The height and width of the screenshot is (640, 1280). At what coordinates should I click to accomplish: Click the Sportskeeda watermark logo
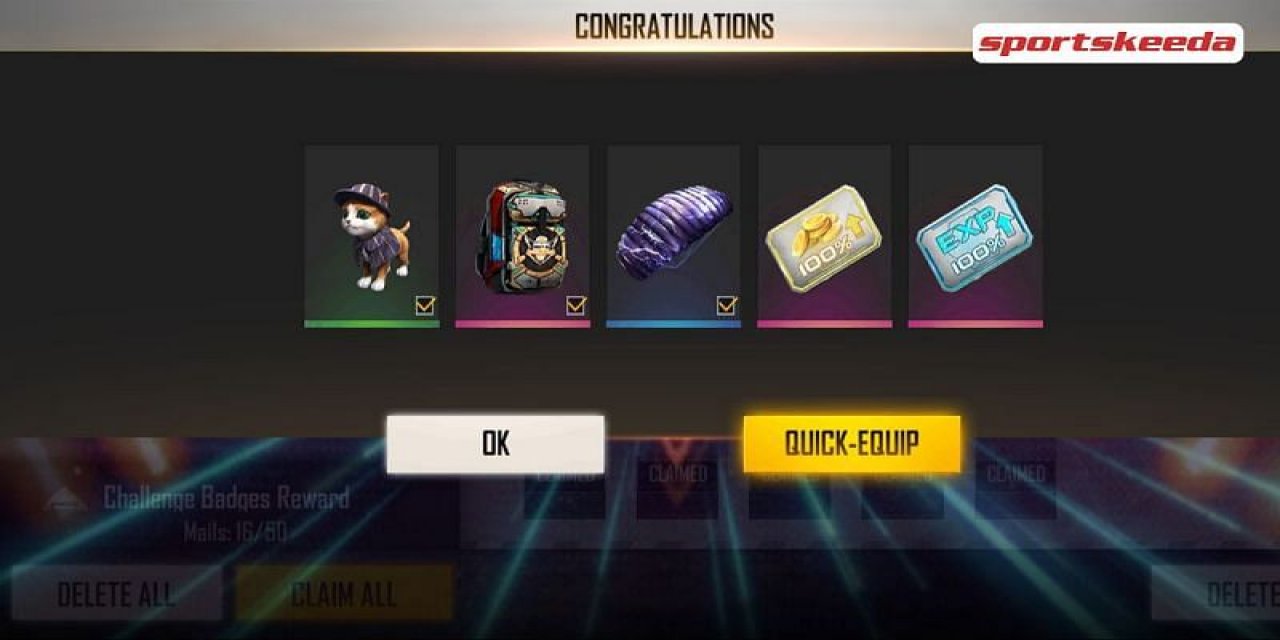(x=1107, y=43)
